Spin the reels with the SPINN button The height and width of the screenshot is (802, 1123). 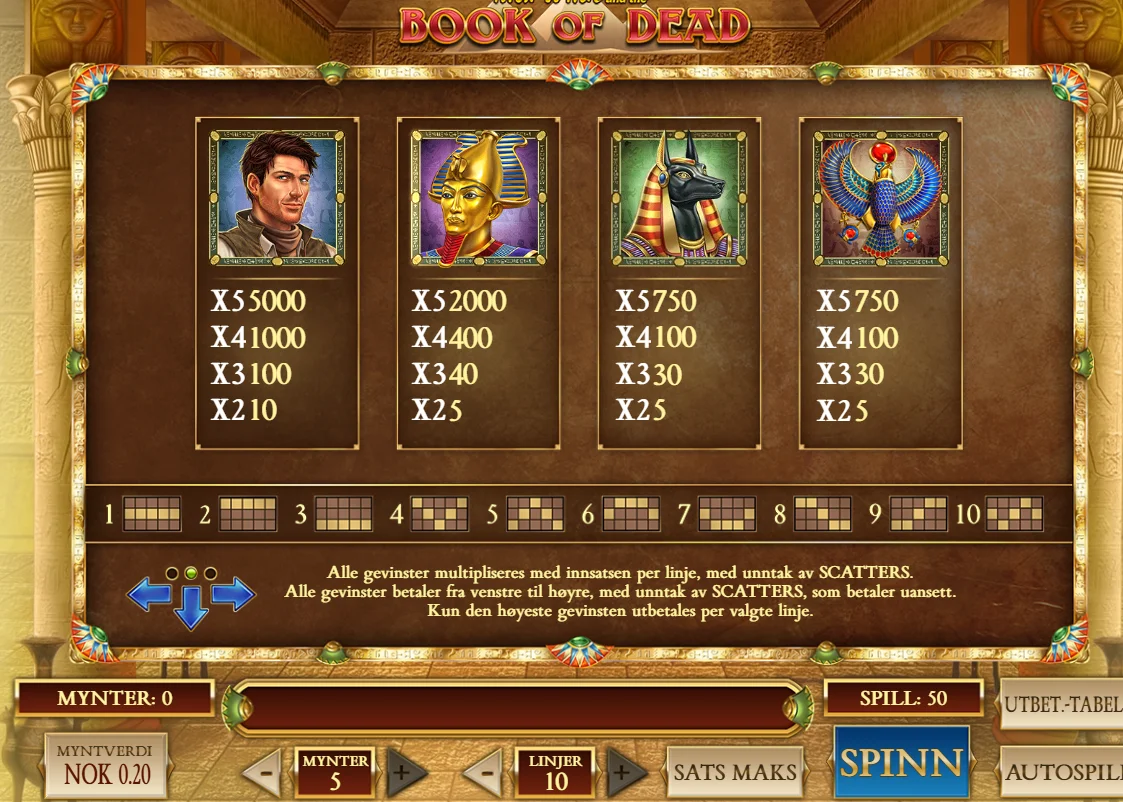coord(901,763)
